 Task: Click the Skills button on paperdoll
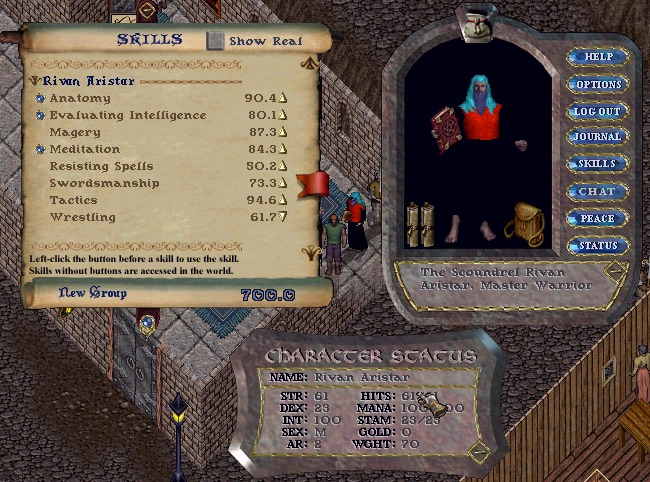point(598,164)
